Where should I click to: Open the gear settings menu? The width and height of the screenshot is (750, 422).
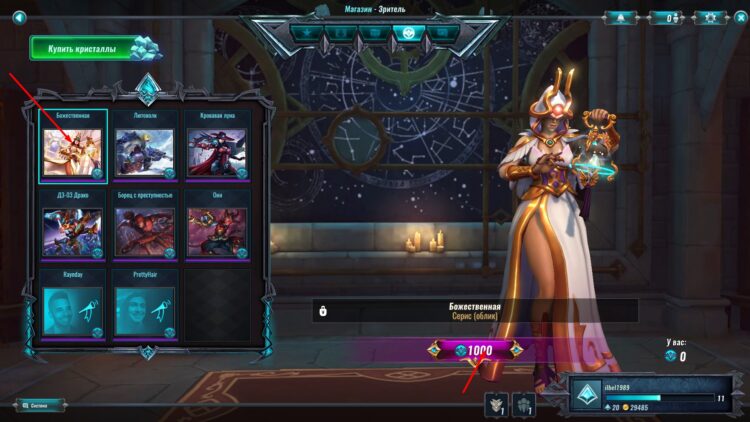coord(711,18)
